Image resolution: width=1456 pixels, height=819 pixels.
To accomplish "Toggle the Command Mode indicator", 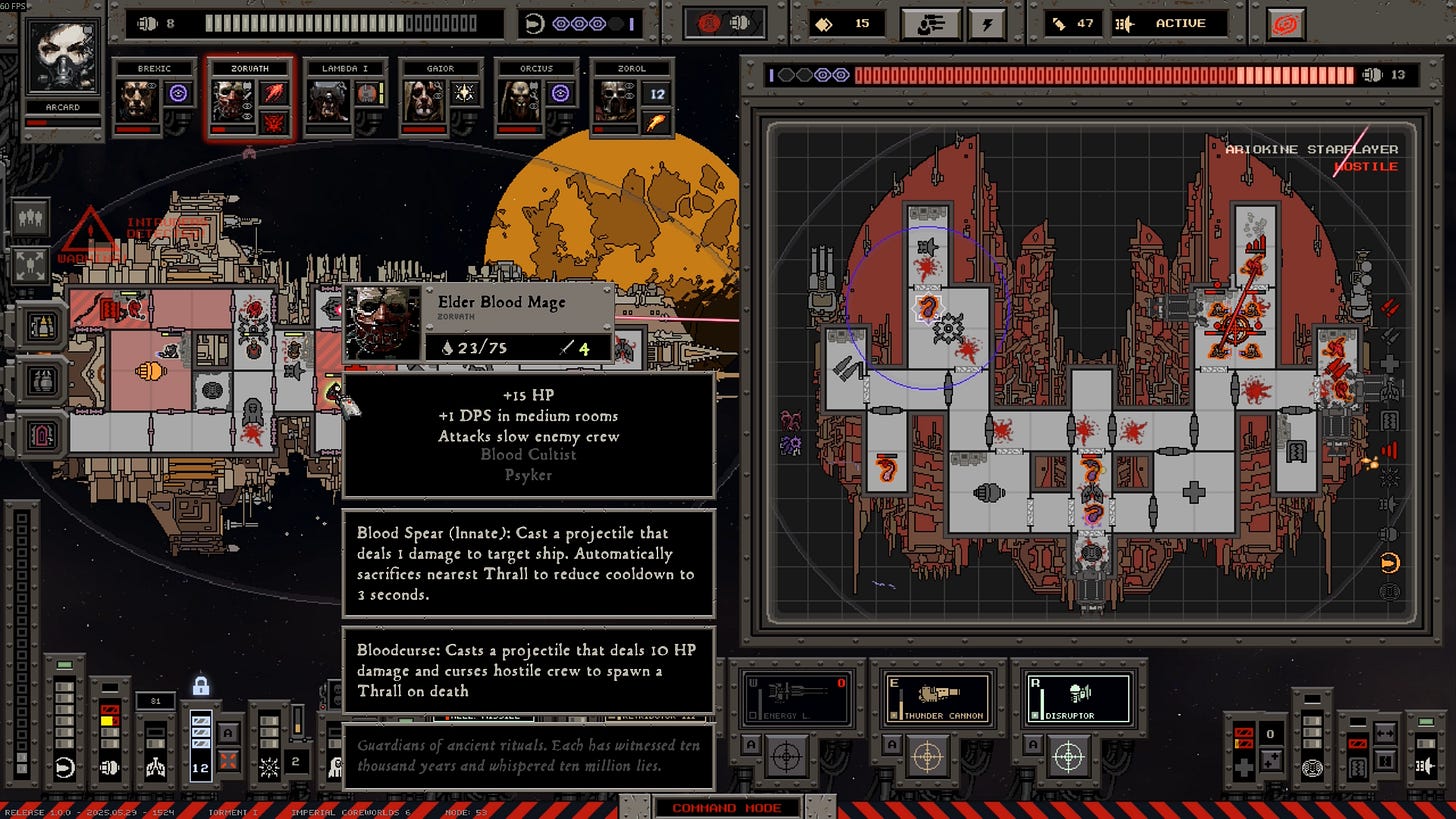I will tap(727, 808).
